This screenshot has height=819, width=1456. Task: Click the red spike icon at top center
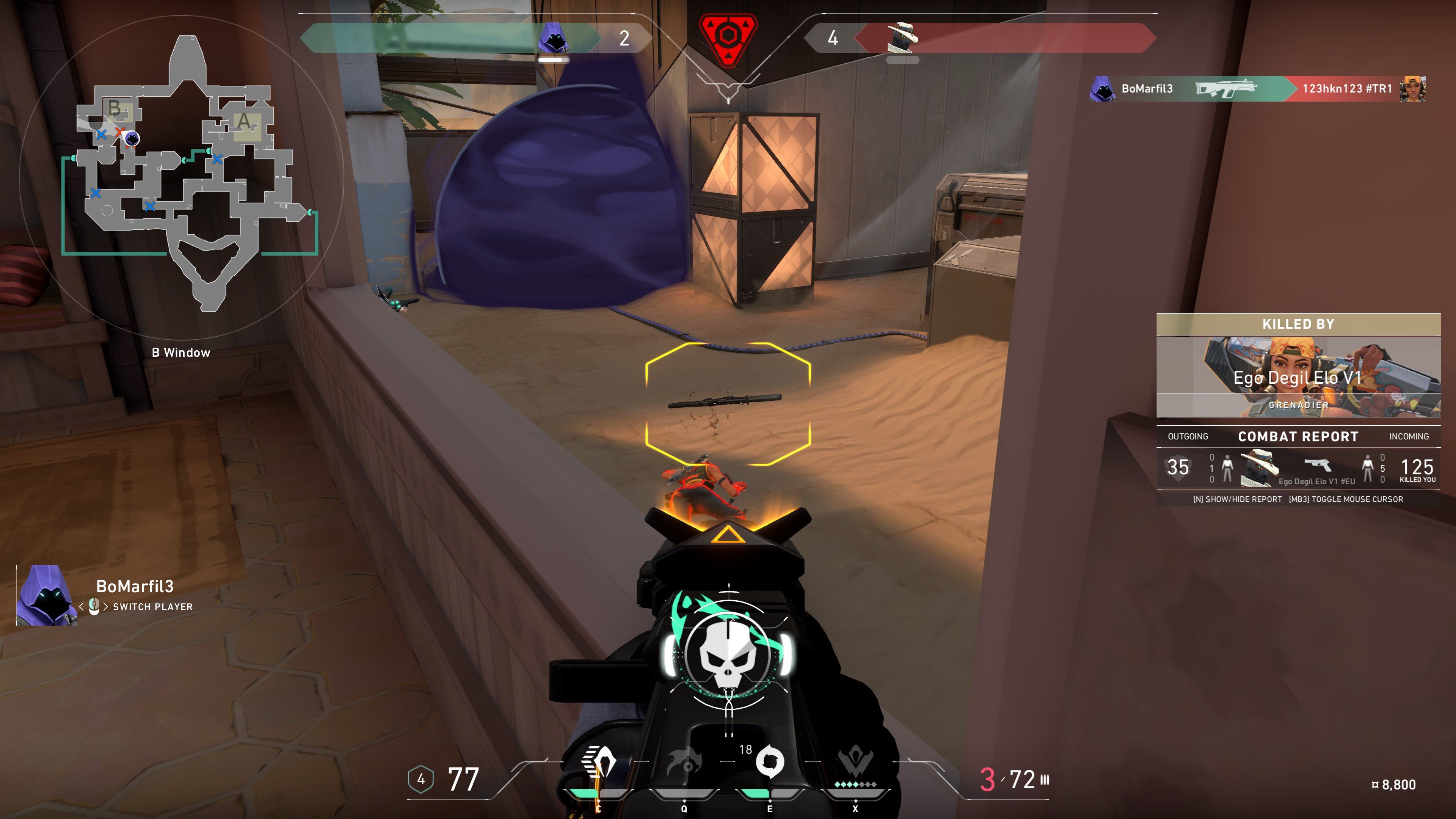[x=728, y=39]
